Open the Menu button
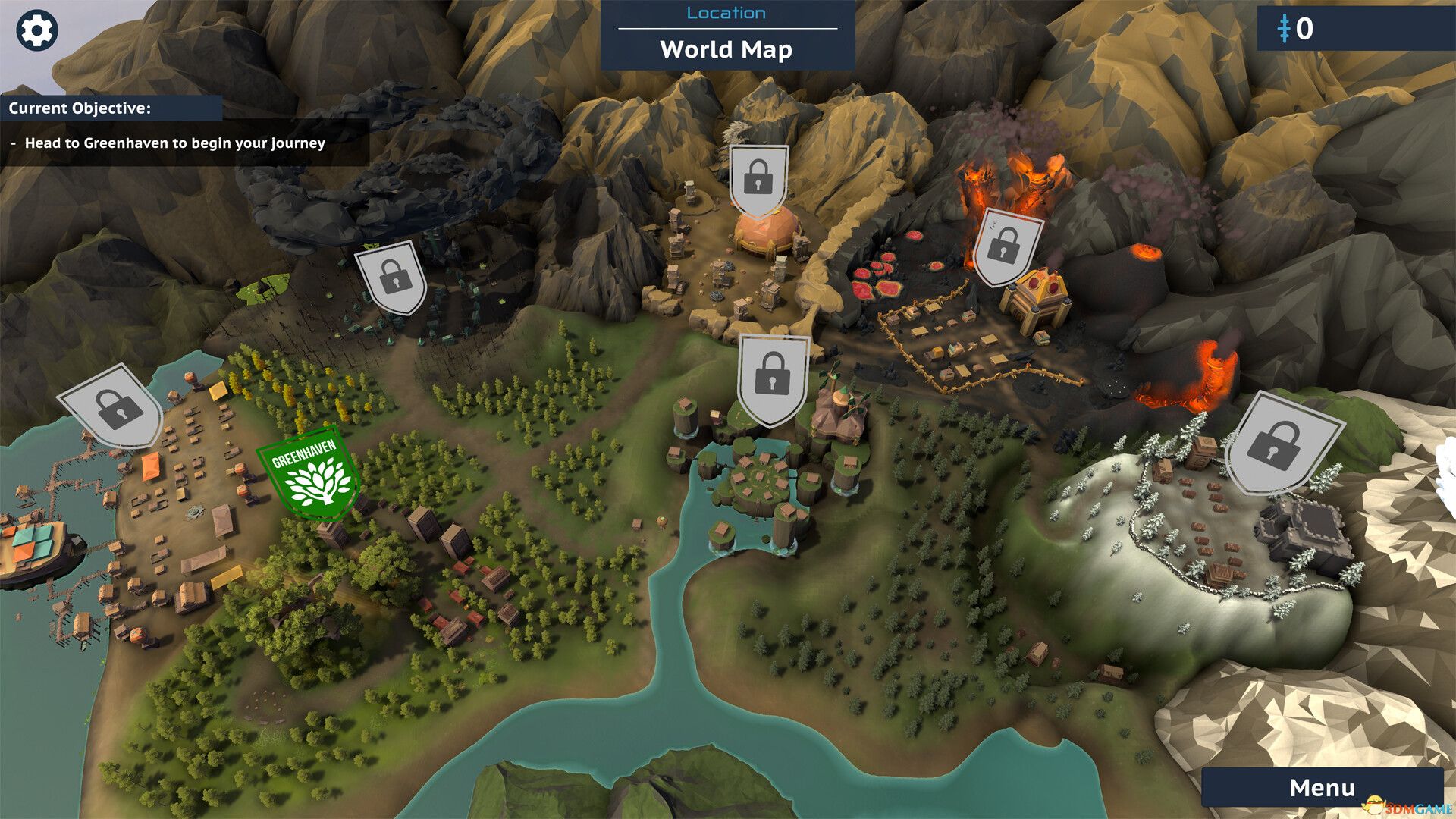This screenshot has height=819, width=1456. (x=1322, y=788)
